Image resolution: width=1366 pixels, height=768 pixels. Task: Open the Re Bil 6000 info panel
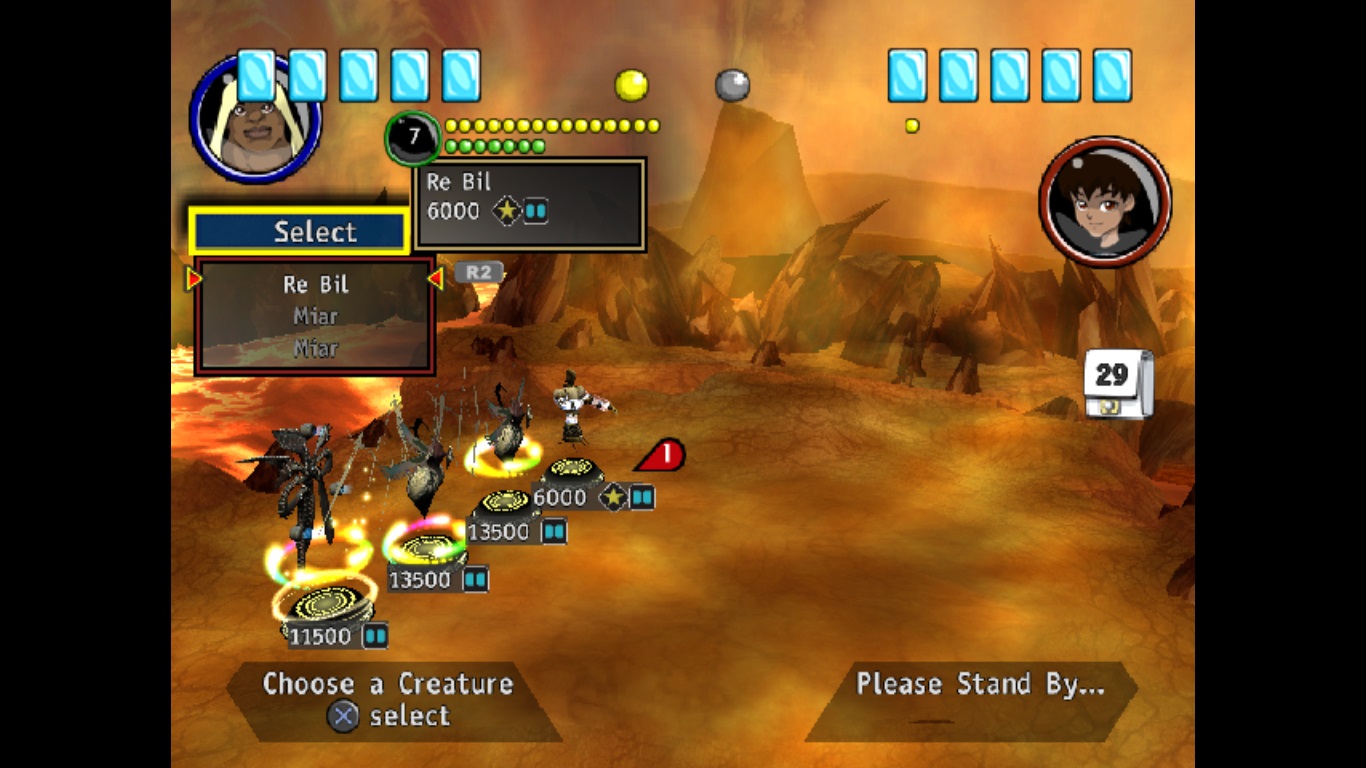coord(529,204)
